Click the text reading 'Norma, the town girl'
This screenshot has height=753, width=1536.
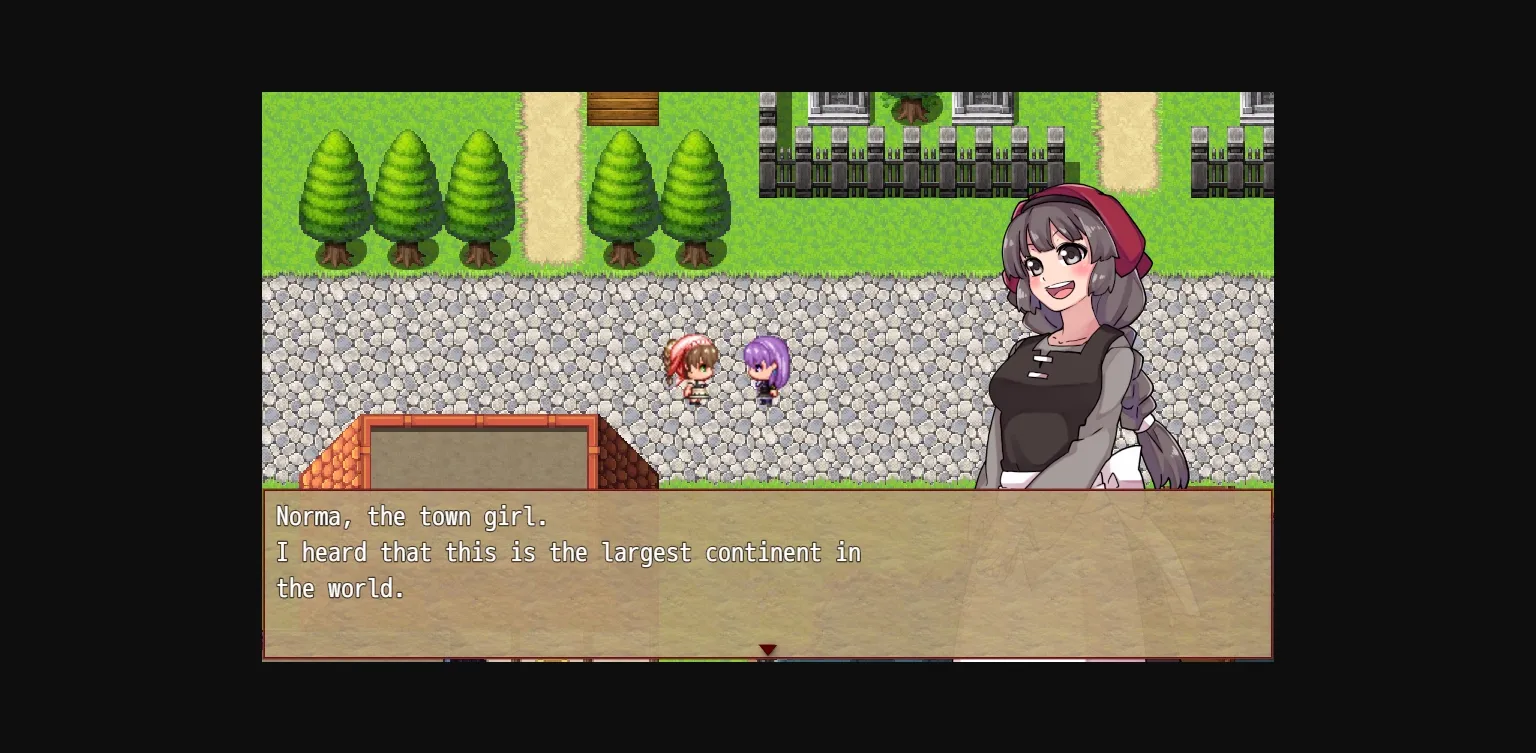[x=411, y=517]
